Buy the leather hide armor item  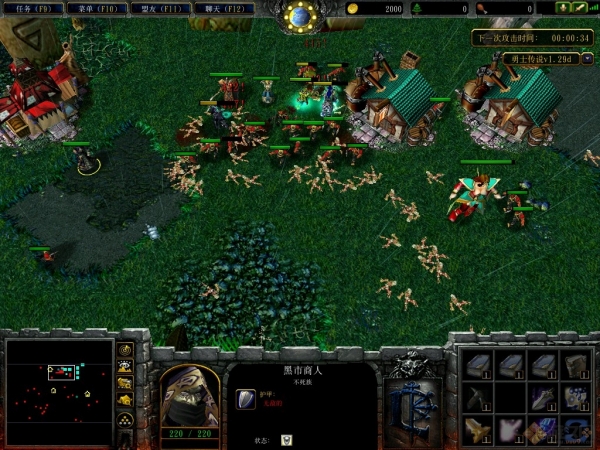(x=574, y=366)
